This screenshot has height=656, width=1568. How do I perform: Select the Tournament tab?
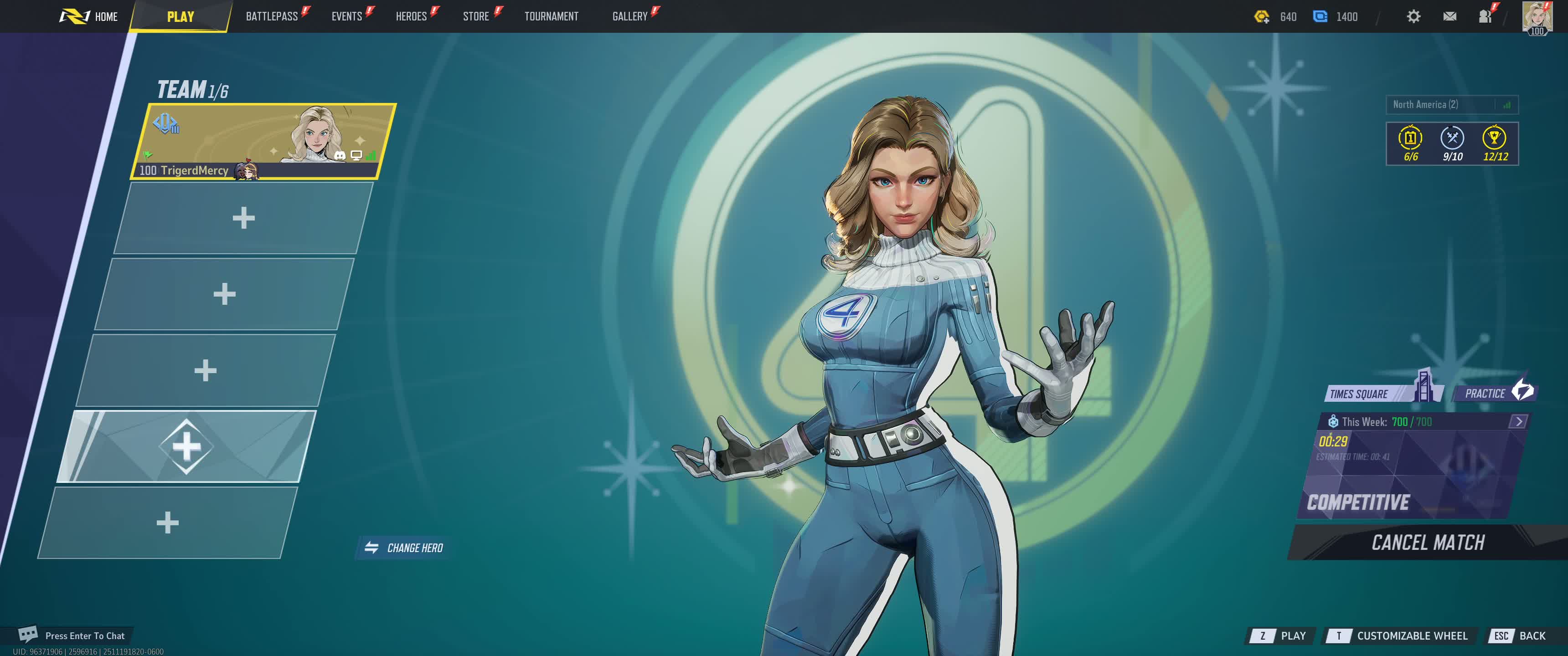coord(551,16)
